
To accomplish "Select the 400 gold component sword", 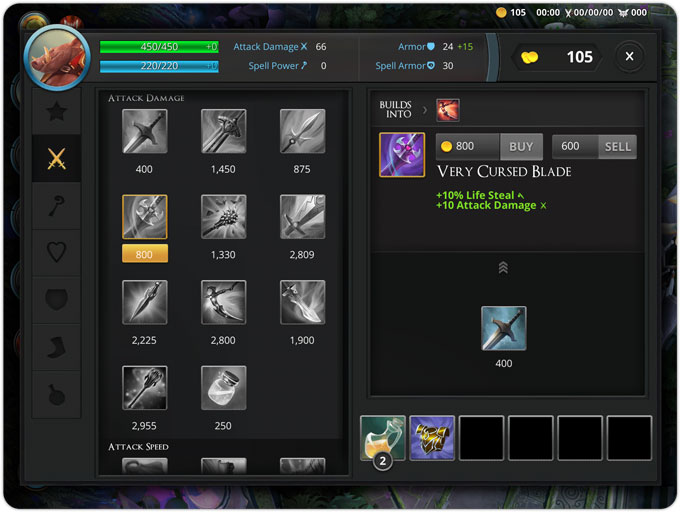I will pyautogui.click(x=503, y=328).
